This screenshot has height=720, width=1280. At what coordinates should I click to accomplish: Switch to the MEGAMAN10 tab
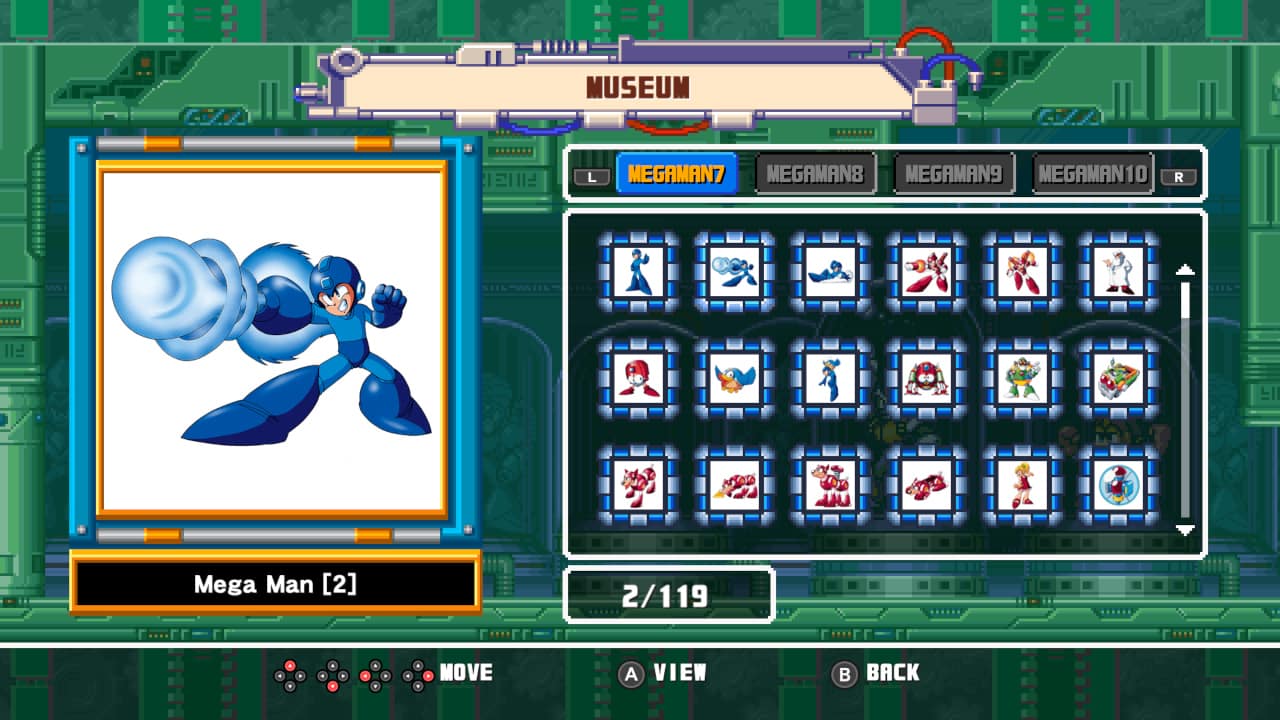[1092, 172]
